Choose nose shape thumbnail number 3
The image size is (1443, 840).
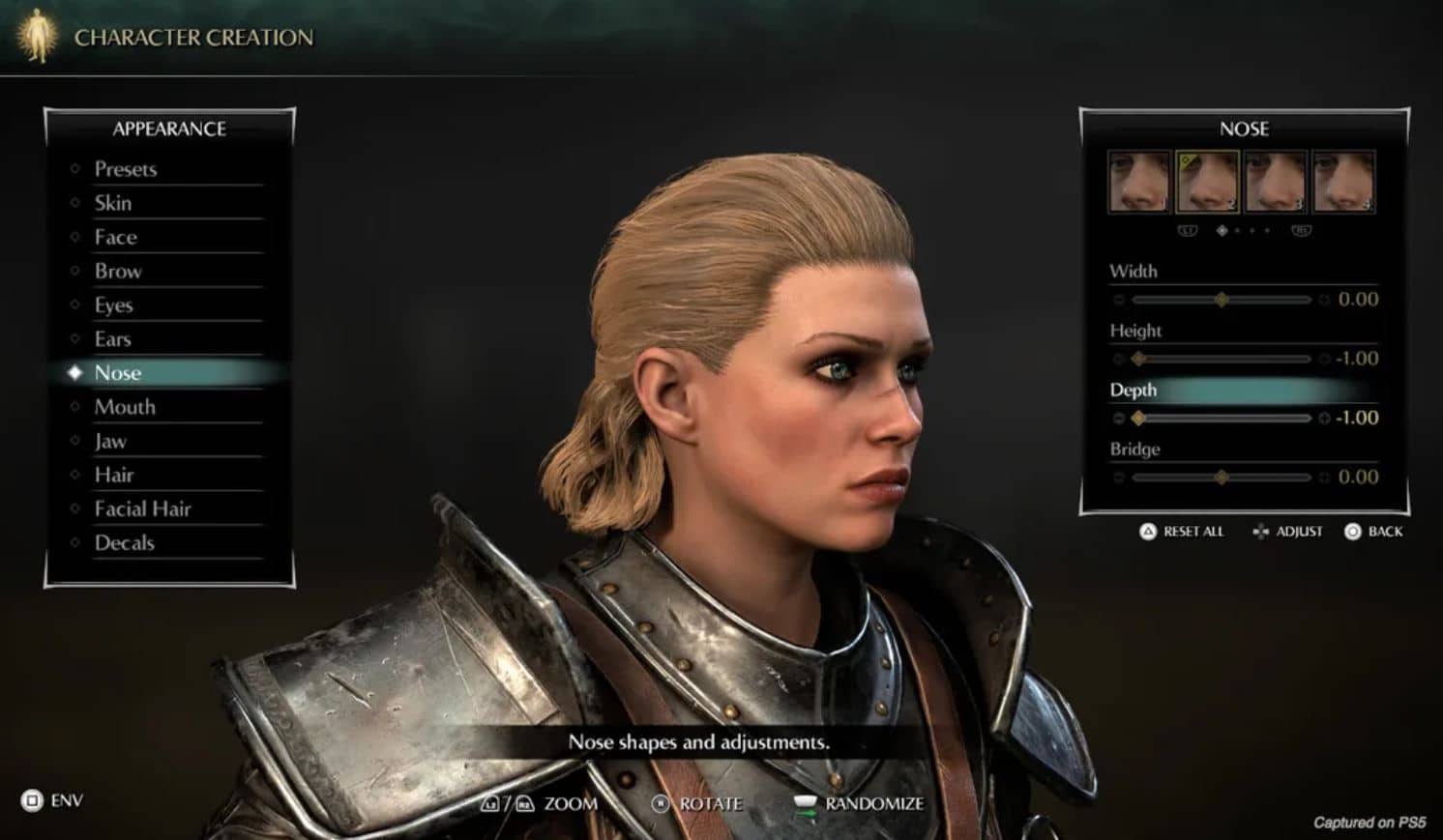tap(1276, 181)
